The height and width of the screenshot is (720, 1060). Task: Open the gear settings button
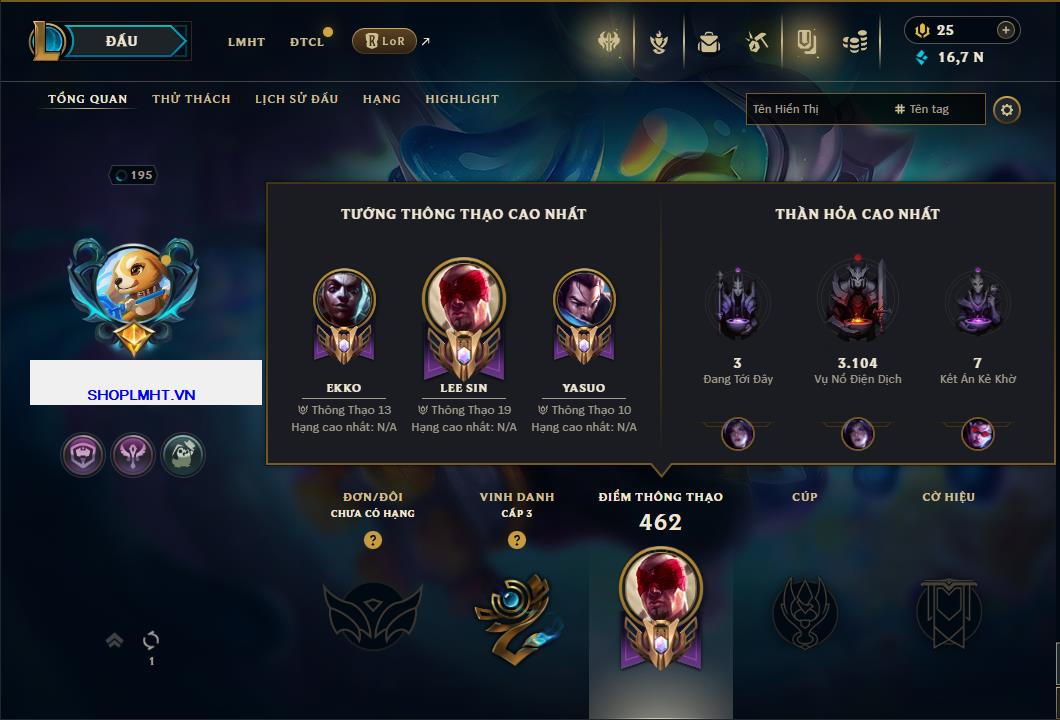[1007, 109]
